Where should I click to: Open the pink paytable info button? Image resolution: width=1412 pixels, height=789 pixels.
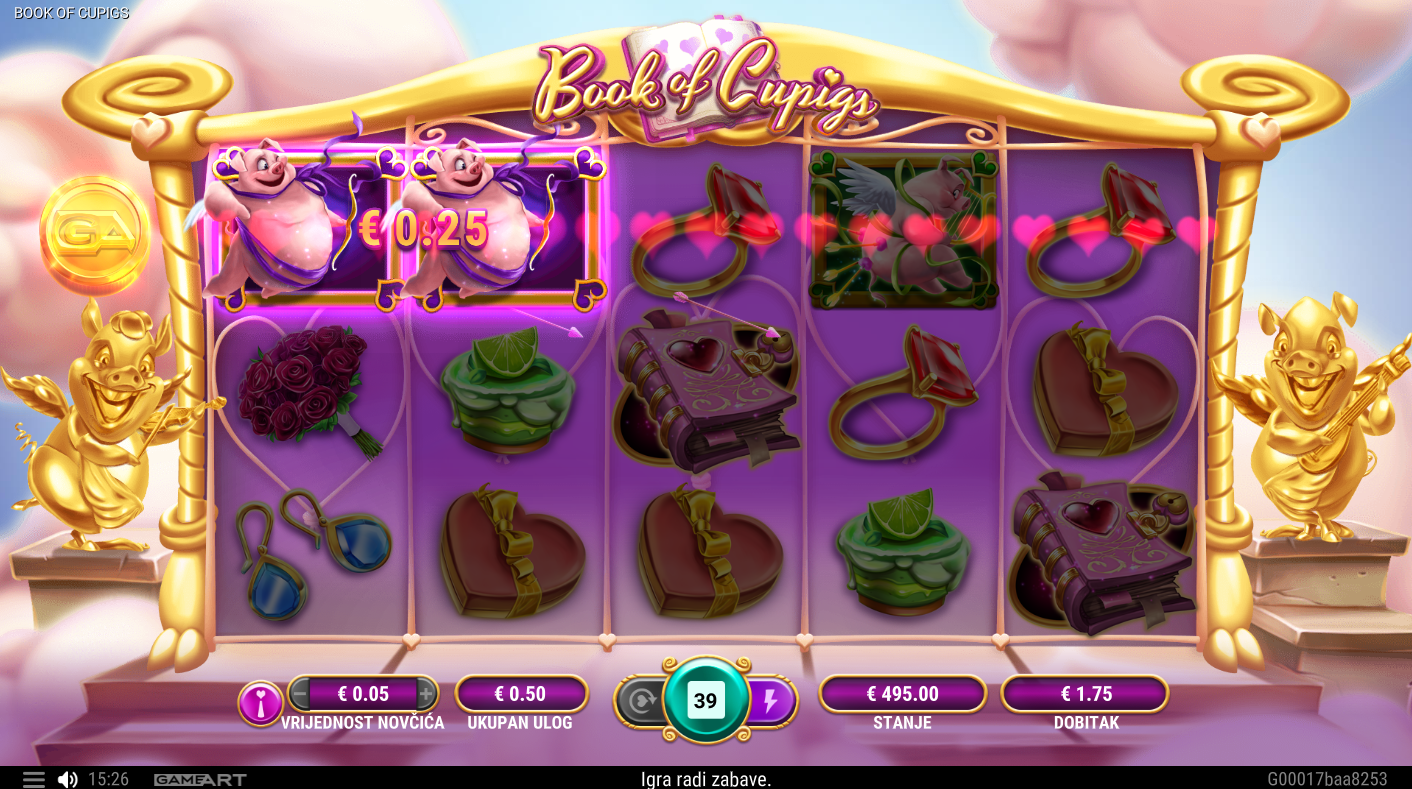[x=260, y=704]
